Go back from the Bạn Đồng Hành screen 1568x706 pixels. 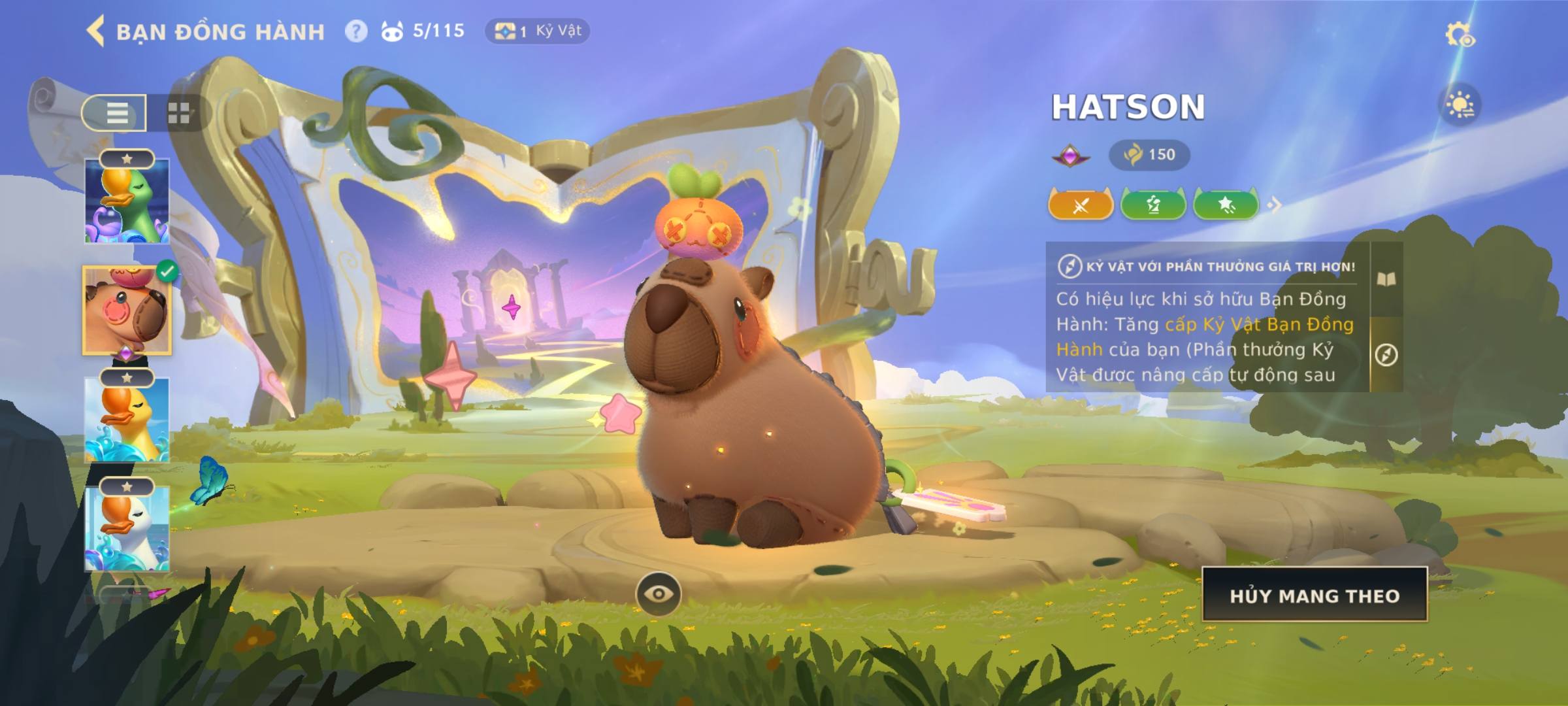coord(96,31)
